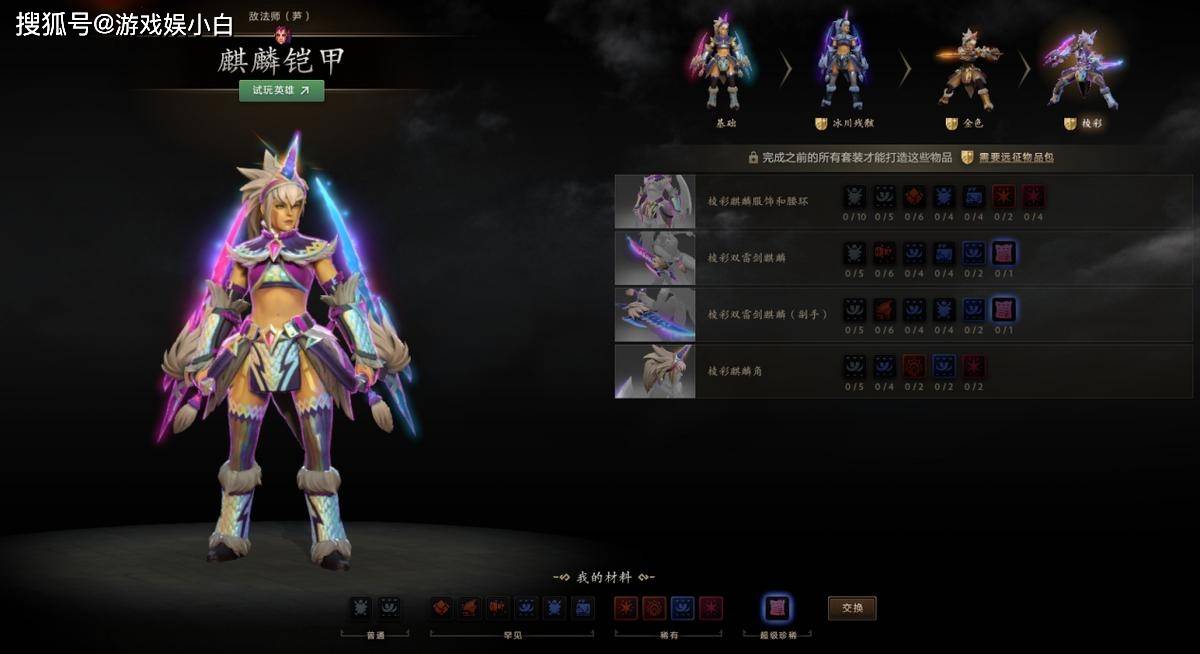
Task: Click the 交换 exchange button
Action: coord(852,608)
